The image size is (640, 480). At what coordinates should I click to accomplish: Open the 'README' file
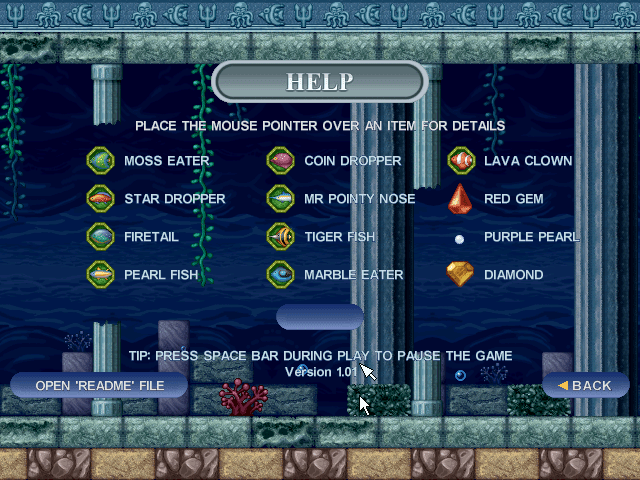click(98, 385)
